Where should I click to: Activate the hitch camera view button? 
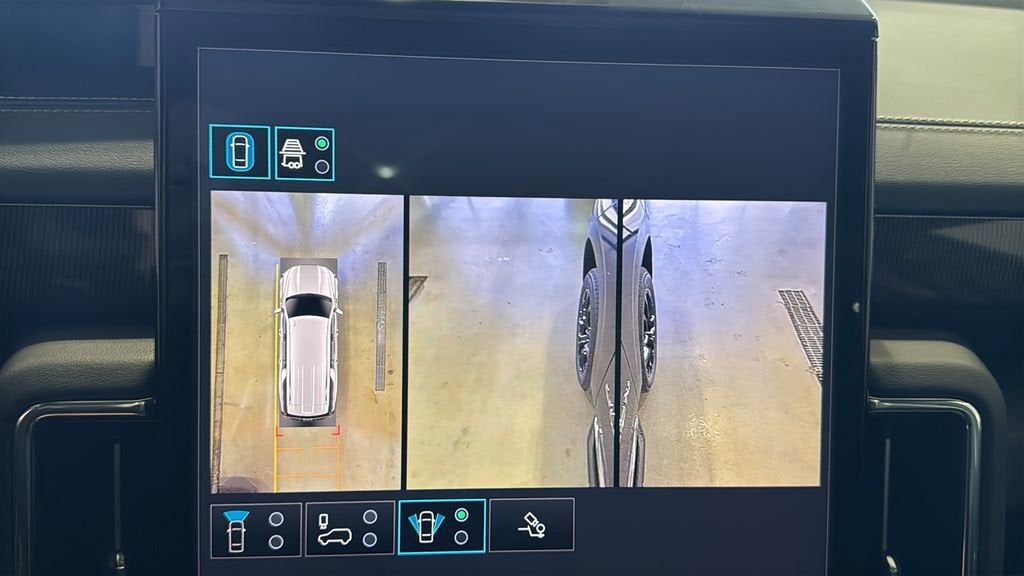point(531,525)
